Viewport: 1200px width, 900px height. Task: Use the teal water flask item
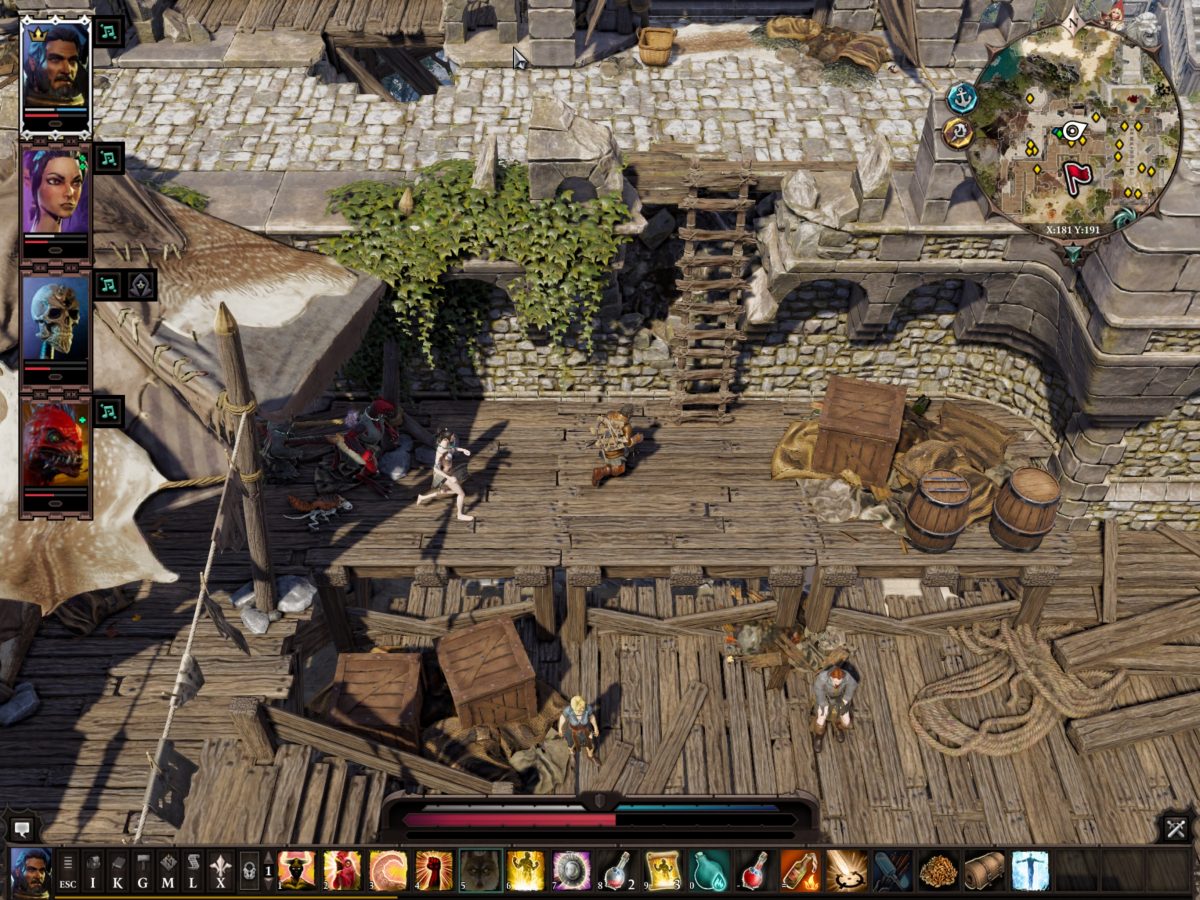coord(709,871)
